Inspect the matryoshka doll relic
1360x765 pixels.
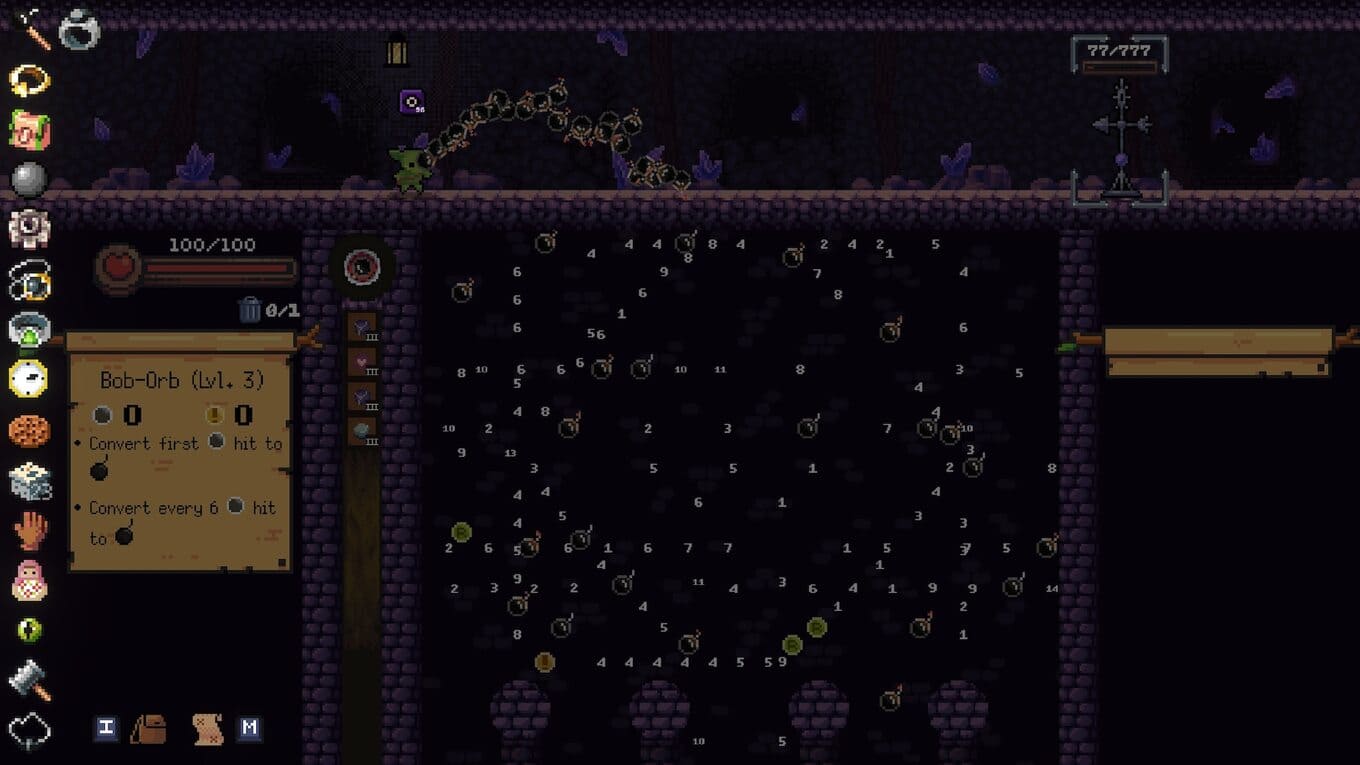point(29,580)
